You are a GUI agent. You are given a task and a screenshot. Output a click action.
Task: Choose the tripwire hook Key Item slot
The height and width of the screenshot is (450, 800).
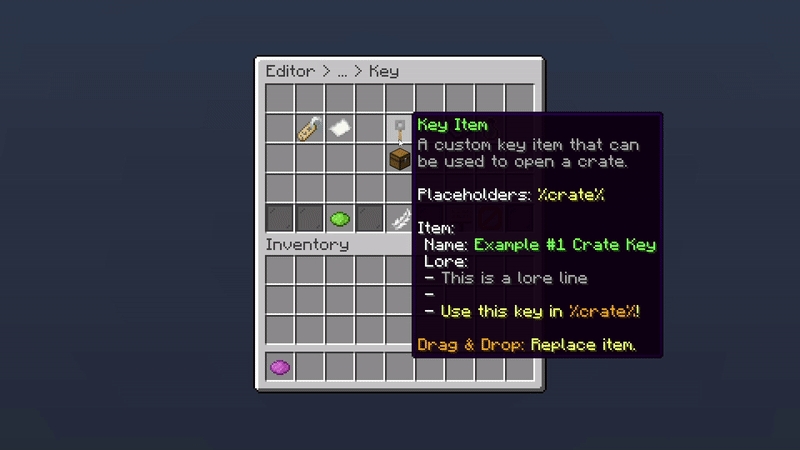[399, 129]
